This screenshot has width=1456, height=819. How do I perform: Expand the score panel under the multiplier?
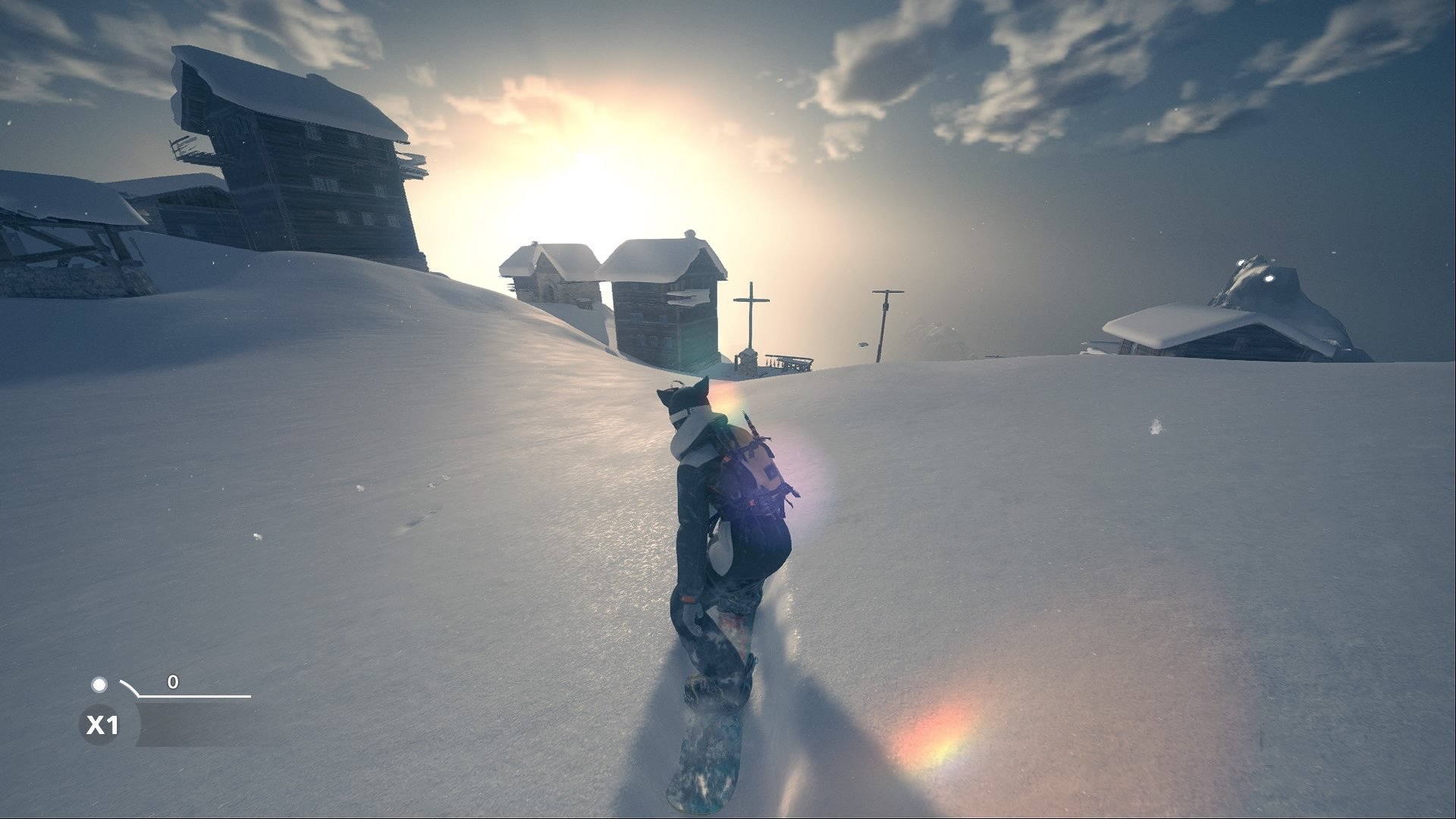(197, 724)
